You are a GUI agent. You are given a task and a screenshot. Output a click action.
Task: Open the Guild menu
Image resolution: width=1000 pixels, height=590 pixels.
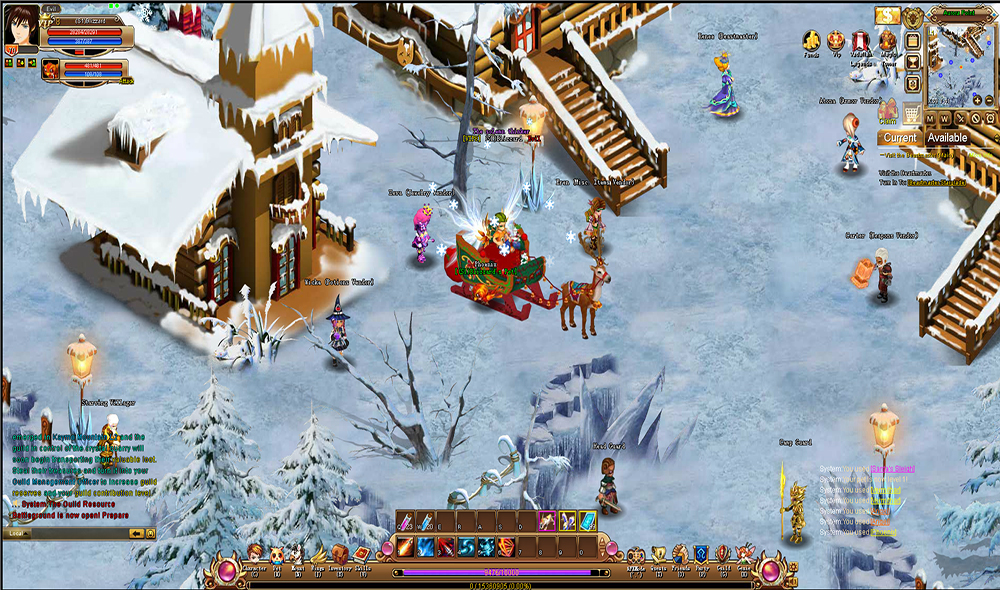(x=723, y=552)
